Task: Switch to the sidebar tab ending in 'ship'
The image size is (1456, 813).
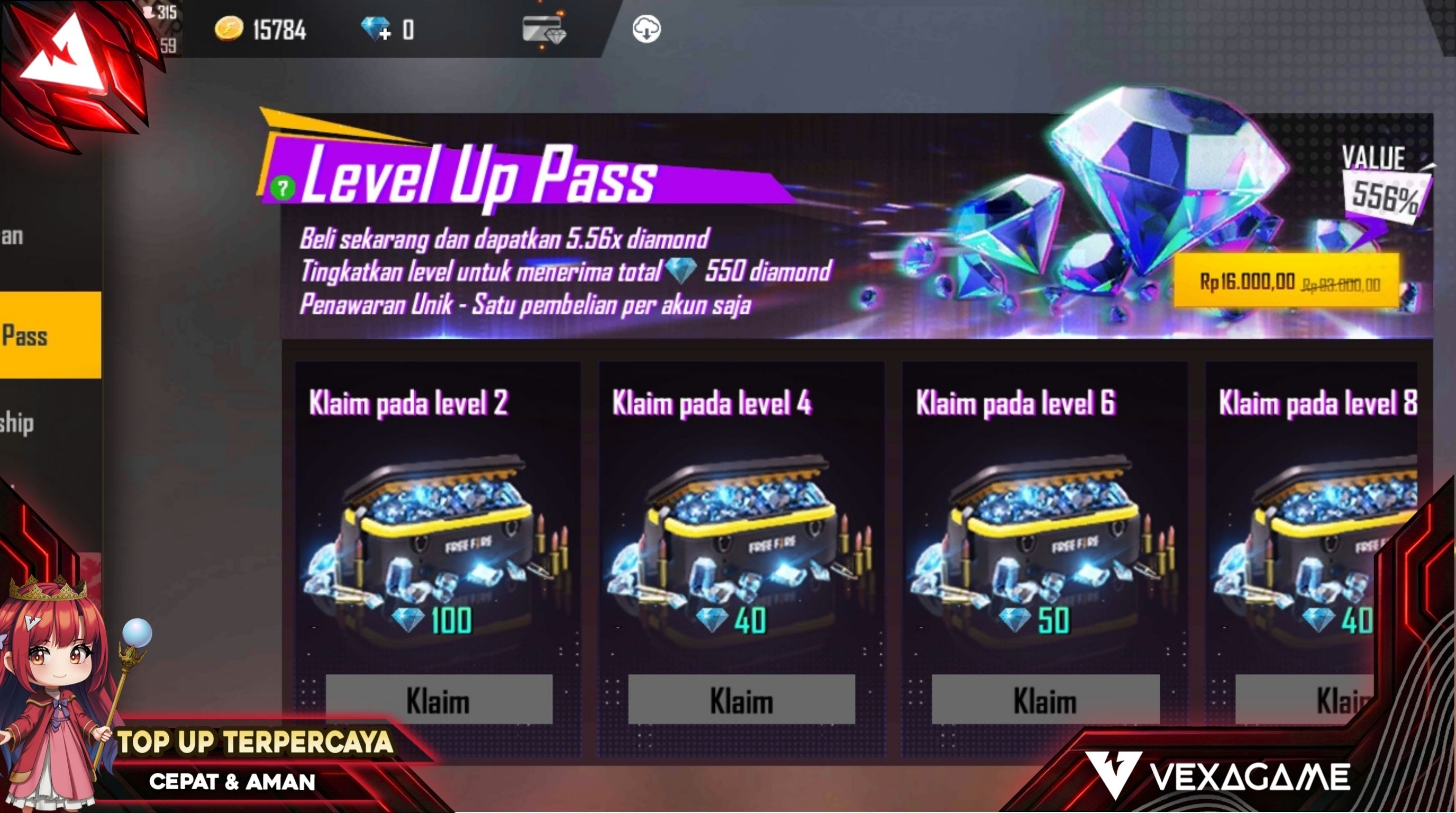Action: pyautogui.click(x=23, y=423)
